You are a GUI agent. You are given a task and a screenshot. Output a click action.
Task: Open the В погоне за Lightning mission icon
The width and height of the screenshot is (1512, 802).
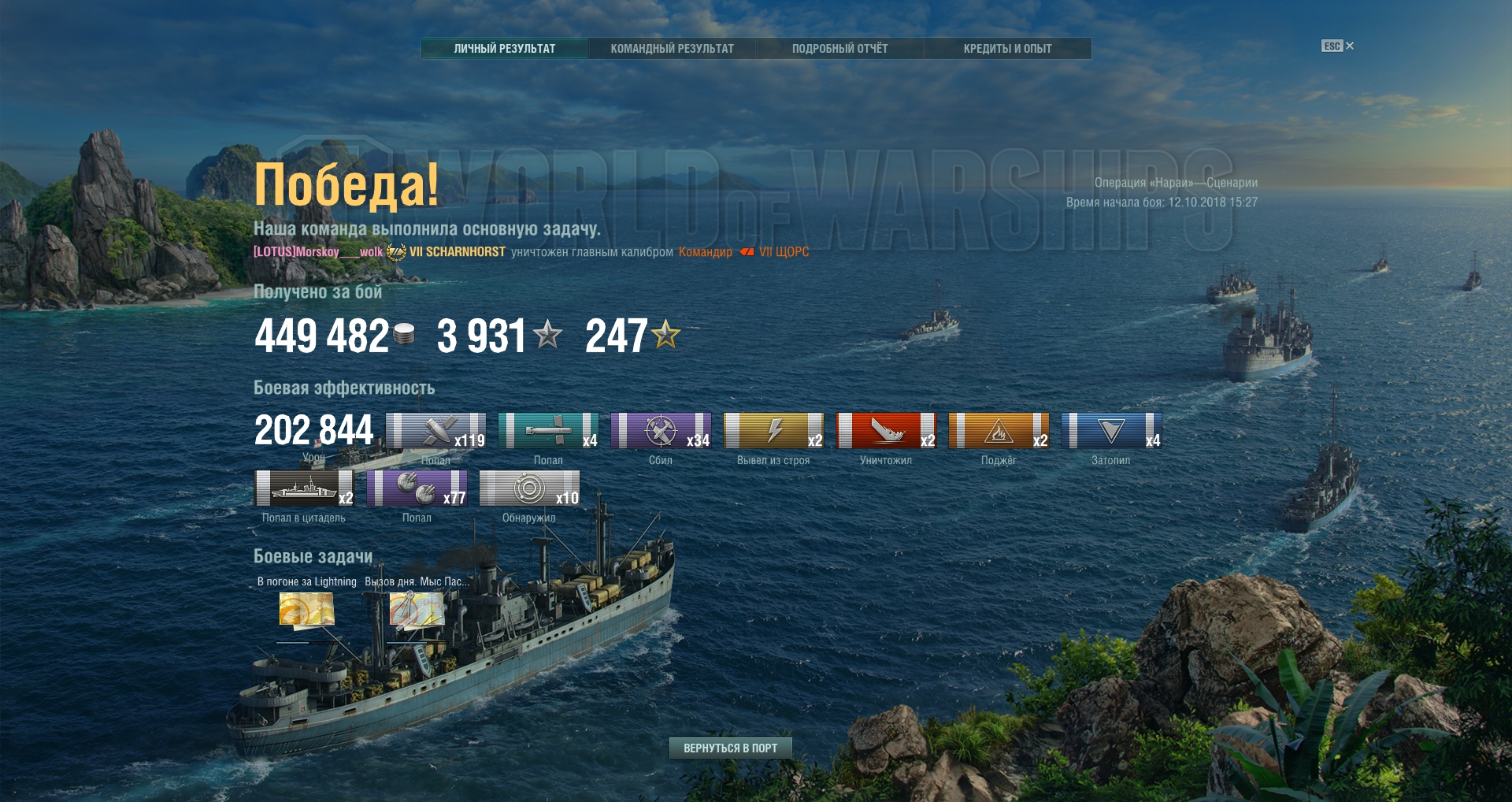coord(306,610)
